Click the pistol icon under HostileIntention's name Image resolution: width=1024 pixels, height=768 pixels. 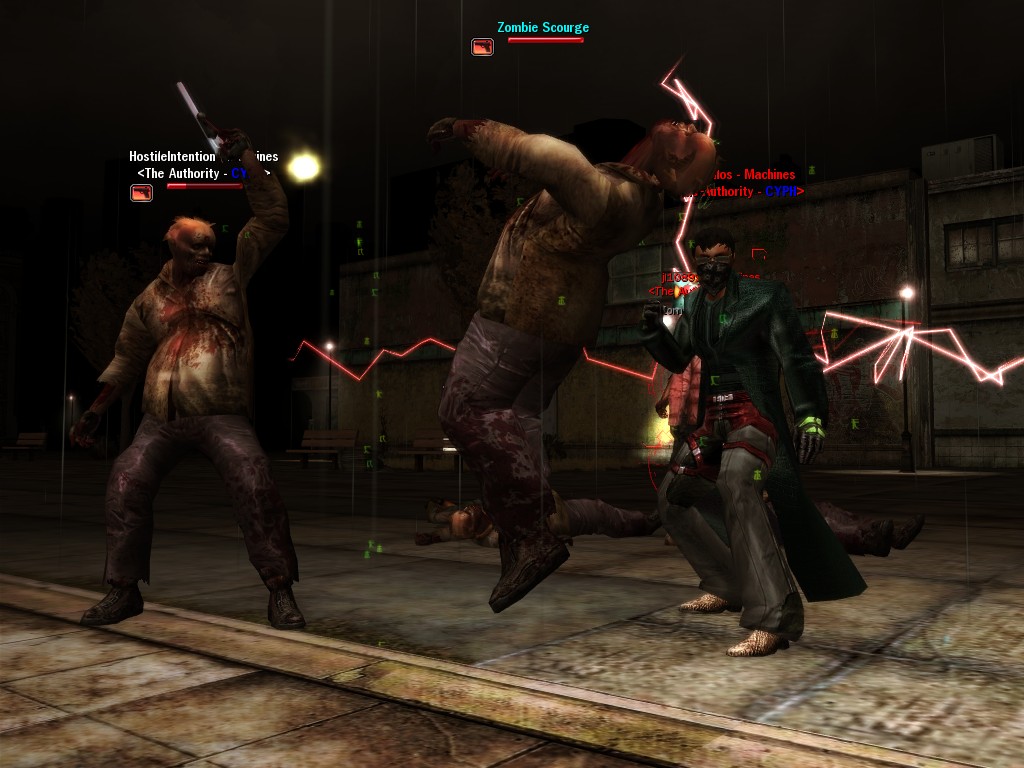click(x=141, y=192)
